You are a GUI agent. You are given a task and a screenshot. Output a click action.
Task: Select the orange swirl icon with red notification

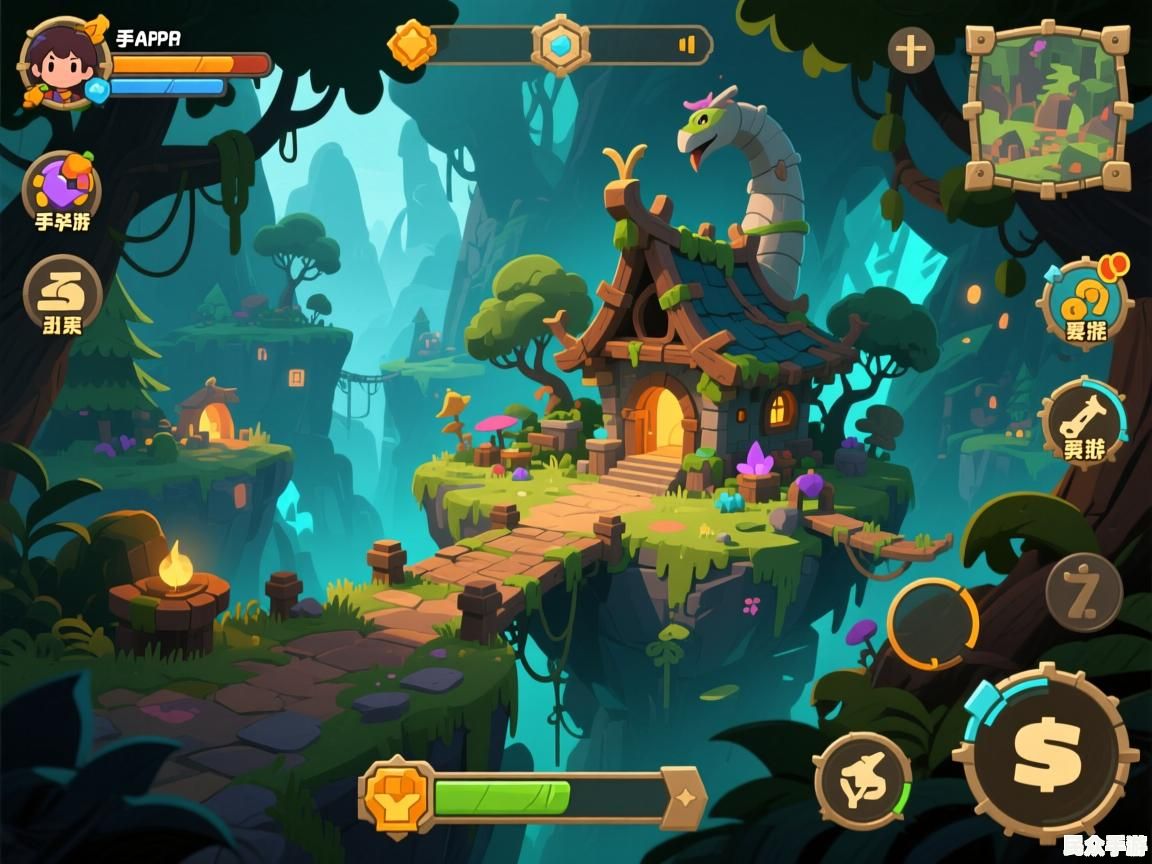coord(1084,301)
